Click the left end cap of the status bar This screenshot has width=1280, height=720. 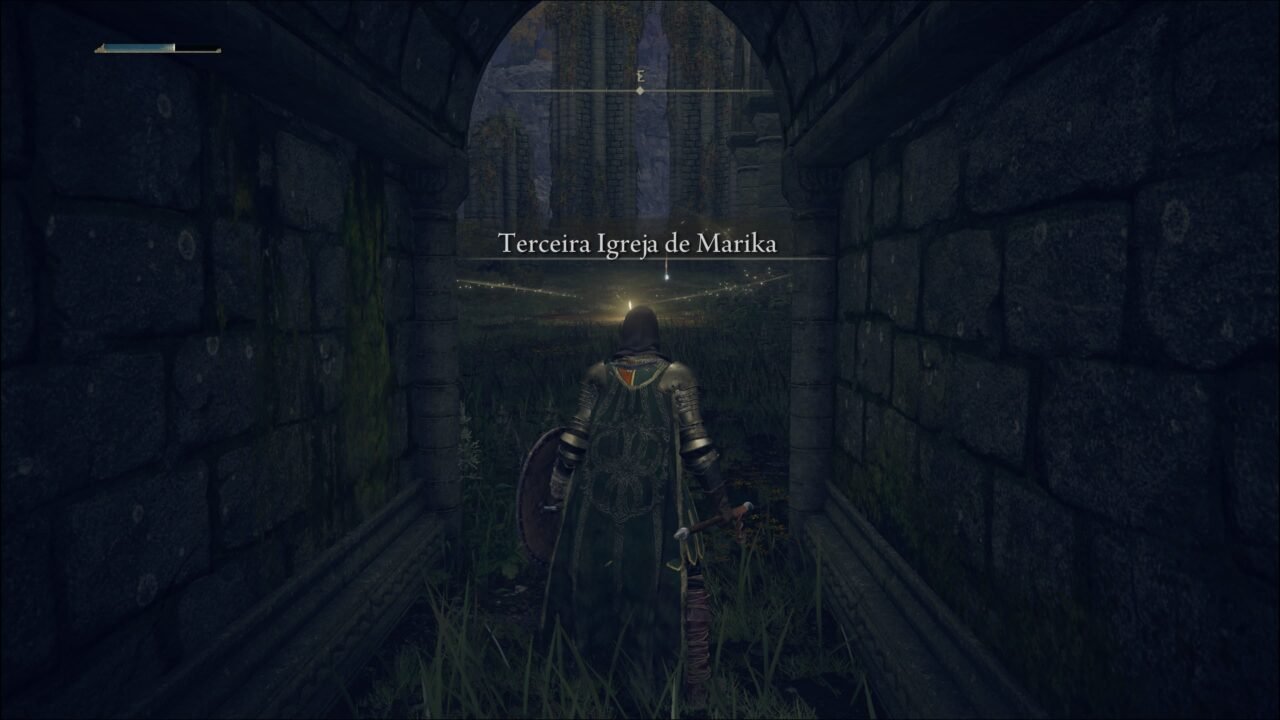coord(98,49)
